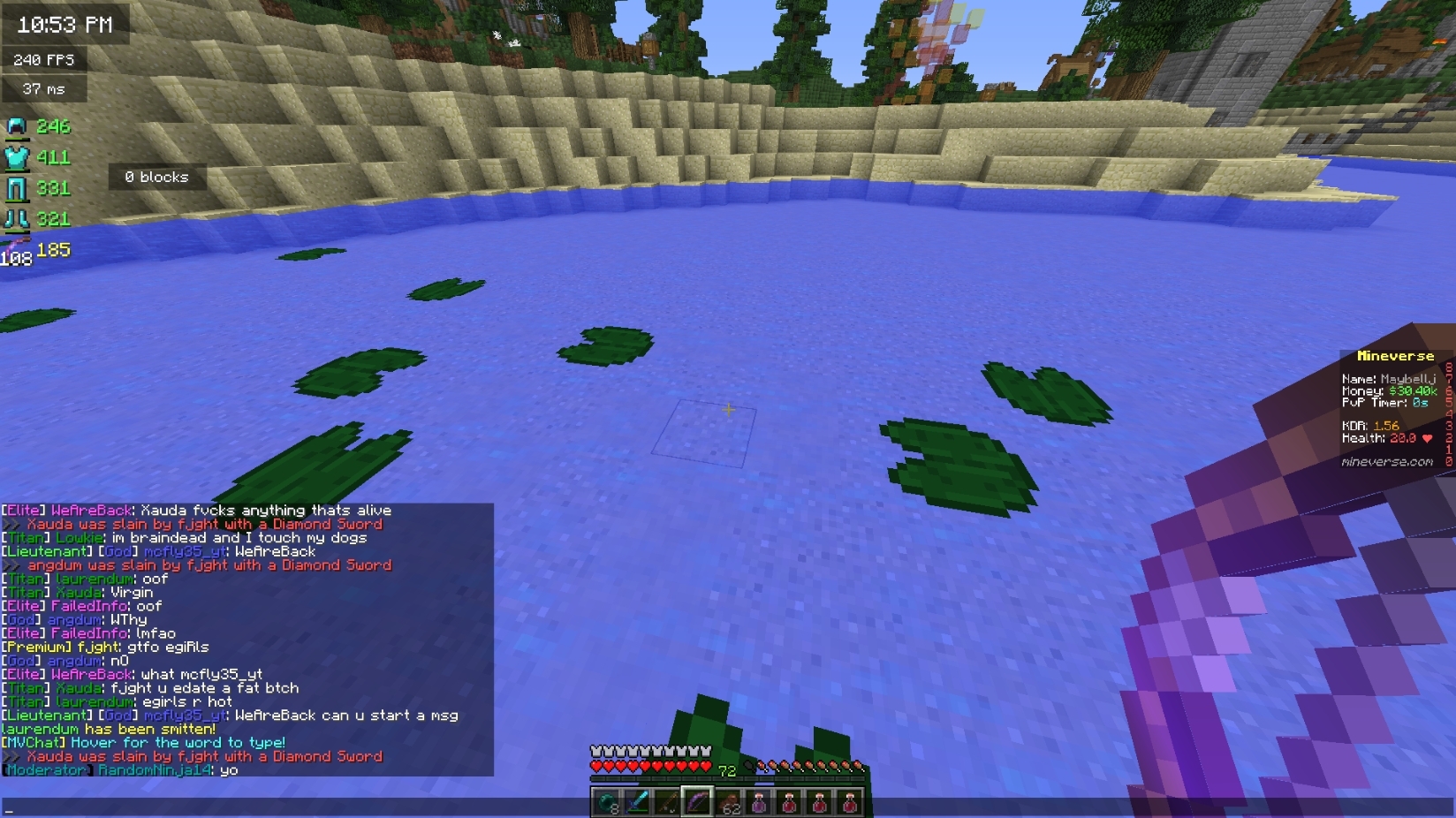
Task: Select the diamond sword hotbar slot
Action: pyautogui.click(x=638, y=804)
